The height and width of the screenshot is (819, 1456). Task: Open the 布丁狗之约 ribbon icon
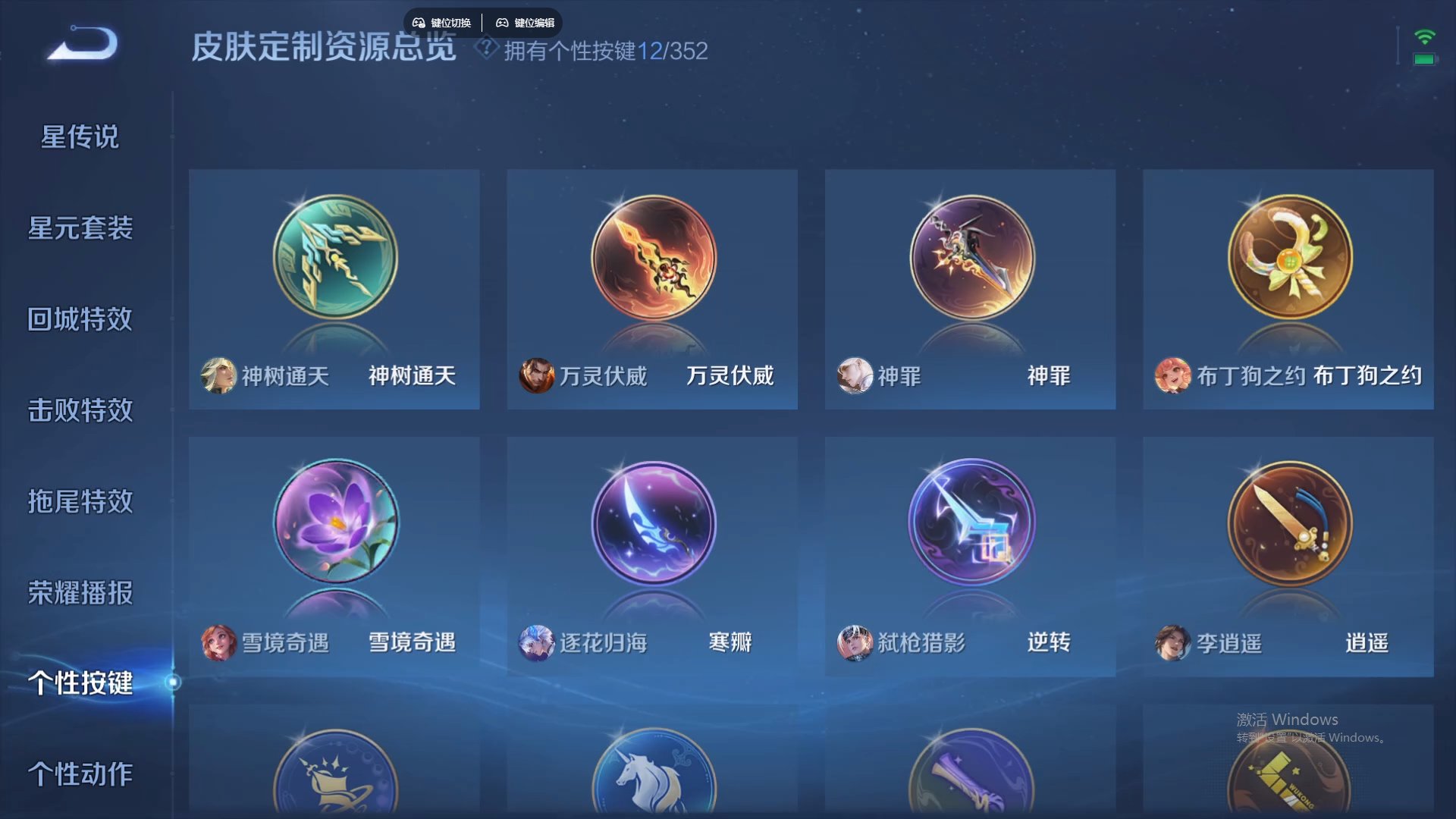(1288, 258)
